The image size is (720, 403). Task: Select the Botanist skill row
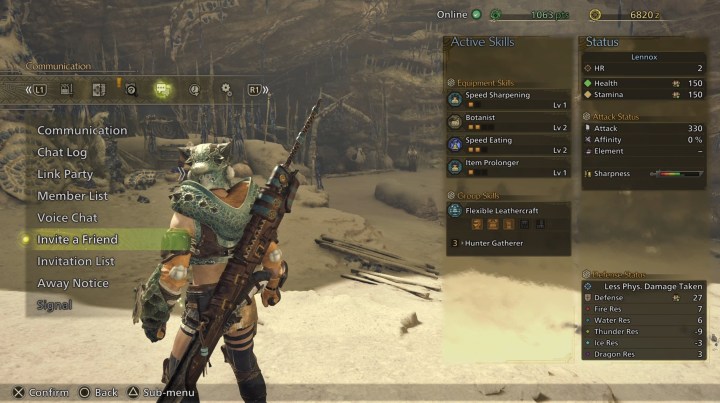click(508, 122)
